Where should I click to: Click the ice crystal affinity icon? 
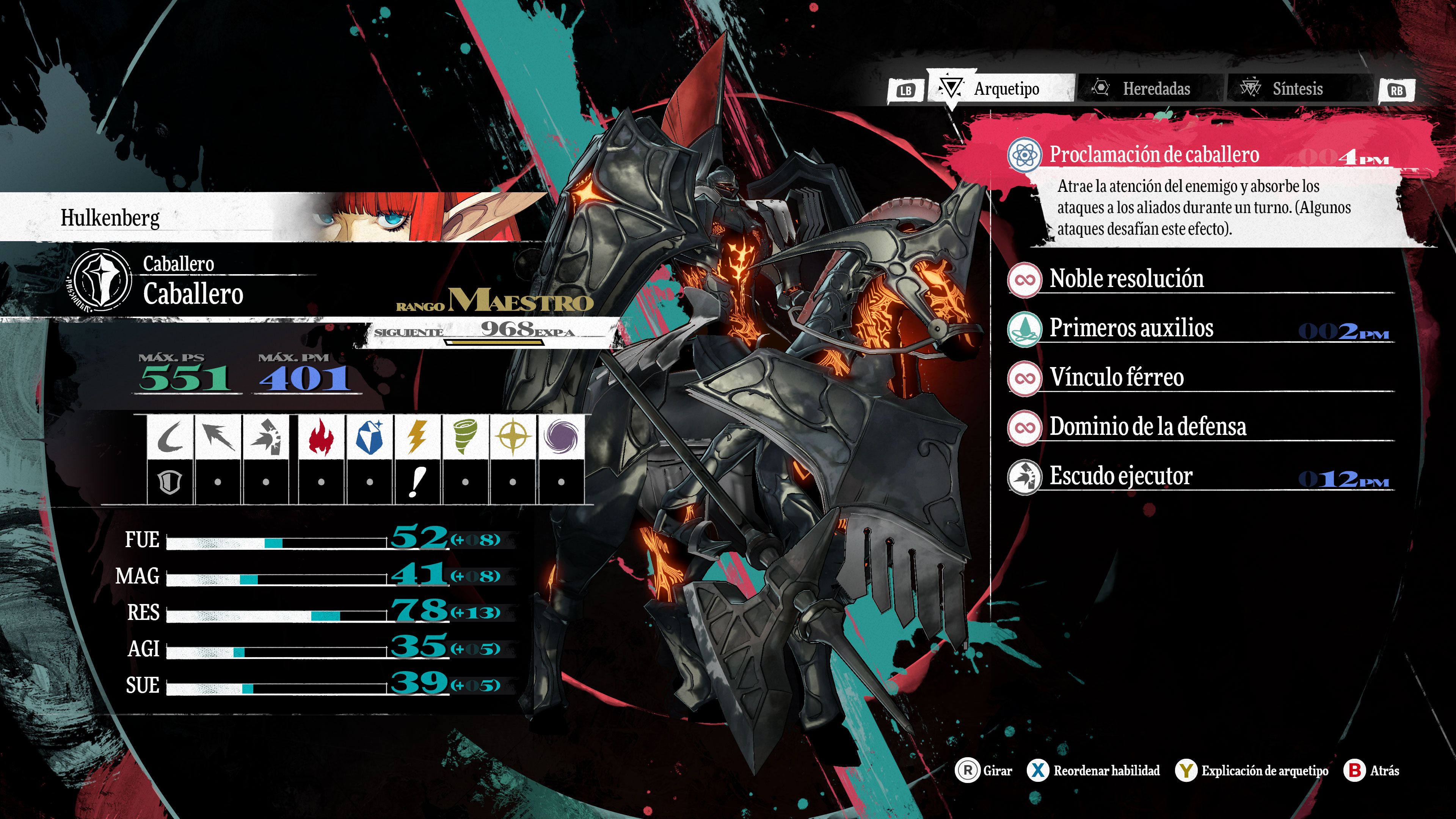click(x=369, y=437)
